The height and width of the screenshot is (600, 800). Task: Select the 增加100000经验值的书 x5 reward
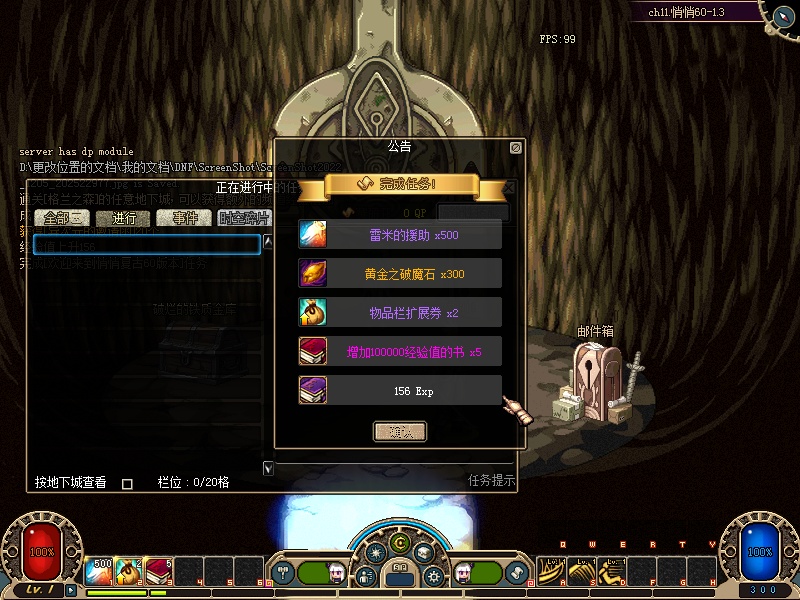tap(400, 352)
